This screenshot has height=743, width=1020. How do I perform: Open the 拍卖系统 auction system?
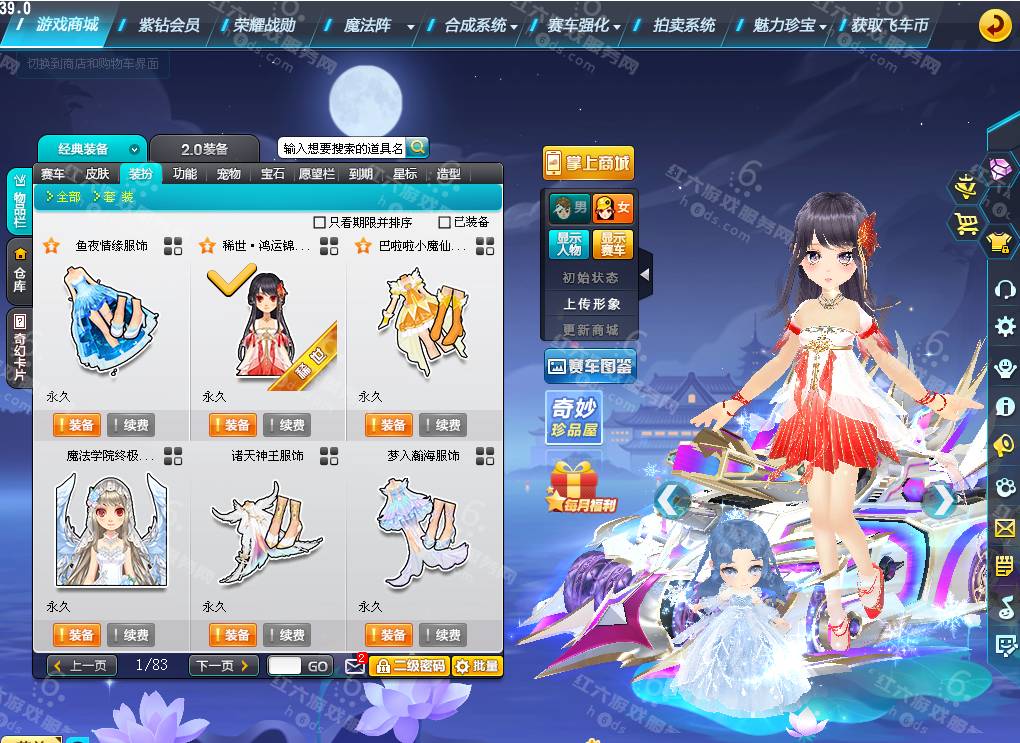[x=684, y=26]
